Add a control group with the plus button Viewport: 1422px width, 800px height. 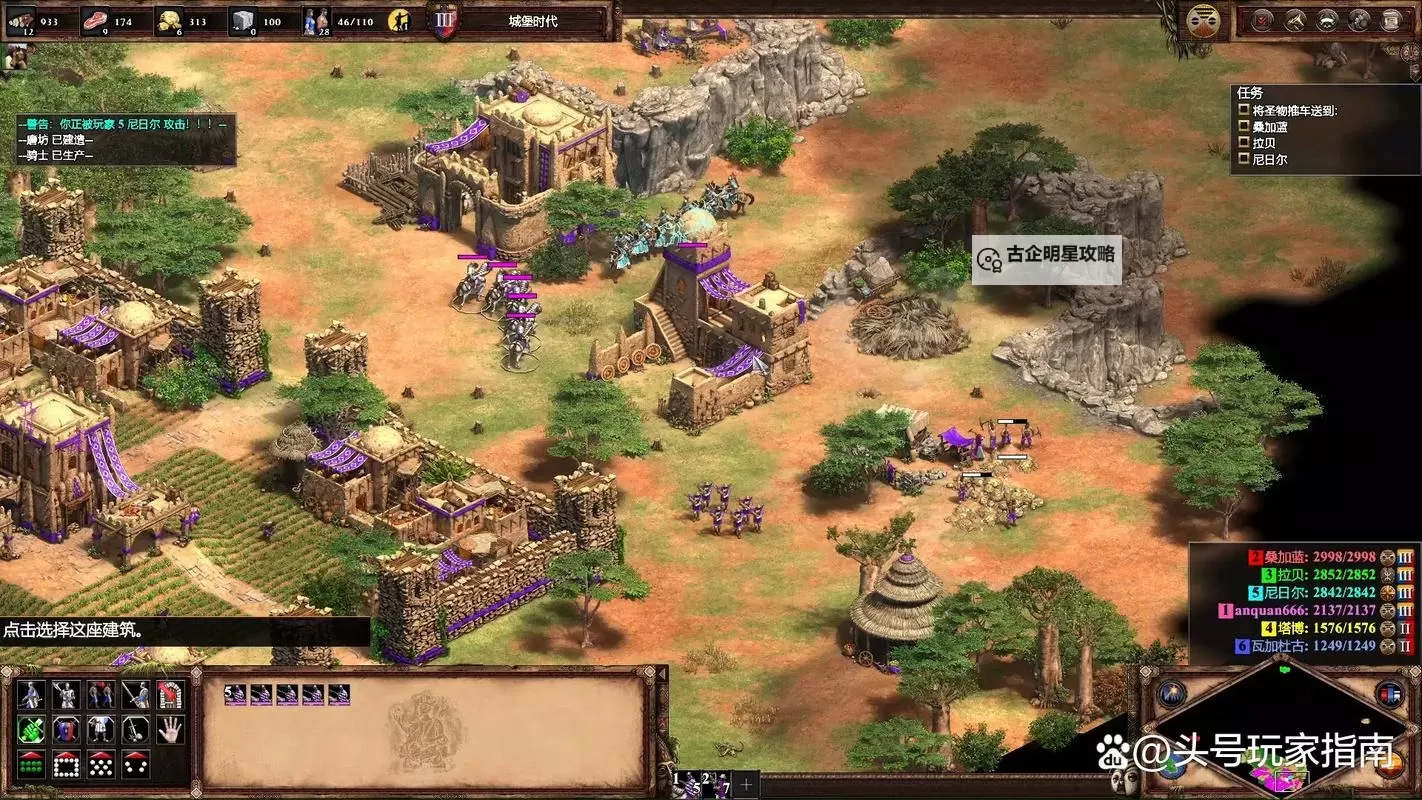point(746,783)
